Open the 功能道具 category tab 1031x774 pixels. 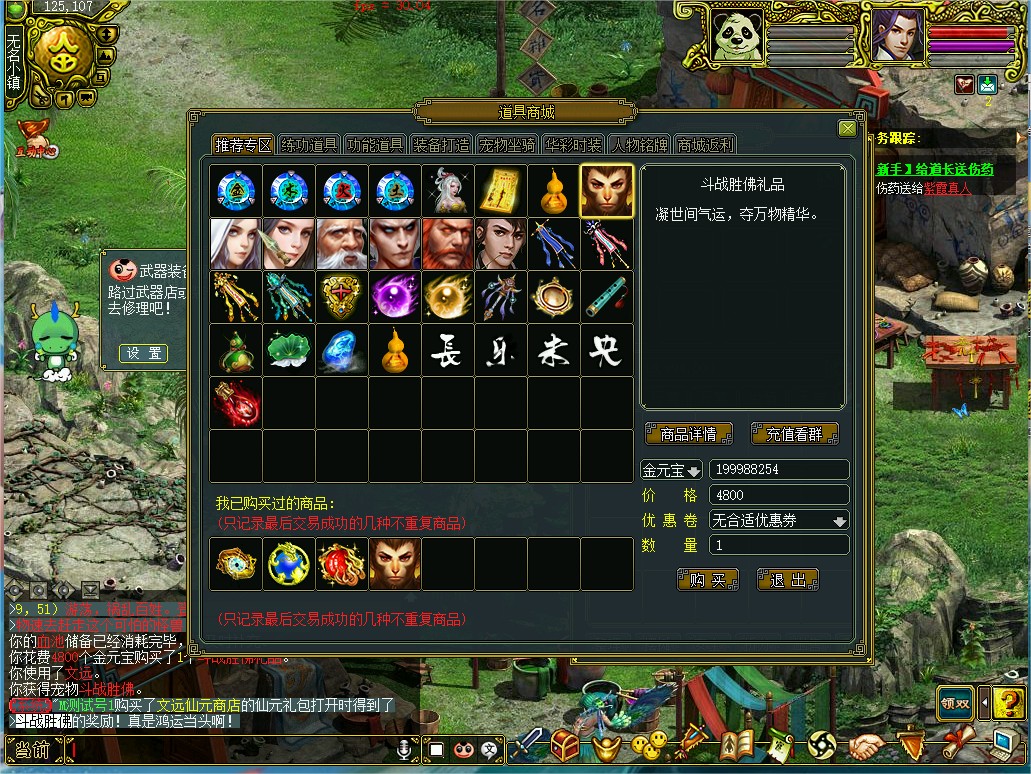coord(375,145)
